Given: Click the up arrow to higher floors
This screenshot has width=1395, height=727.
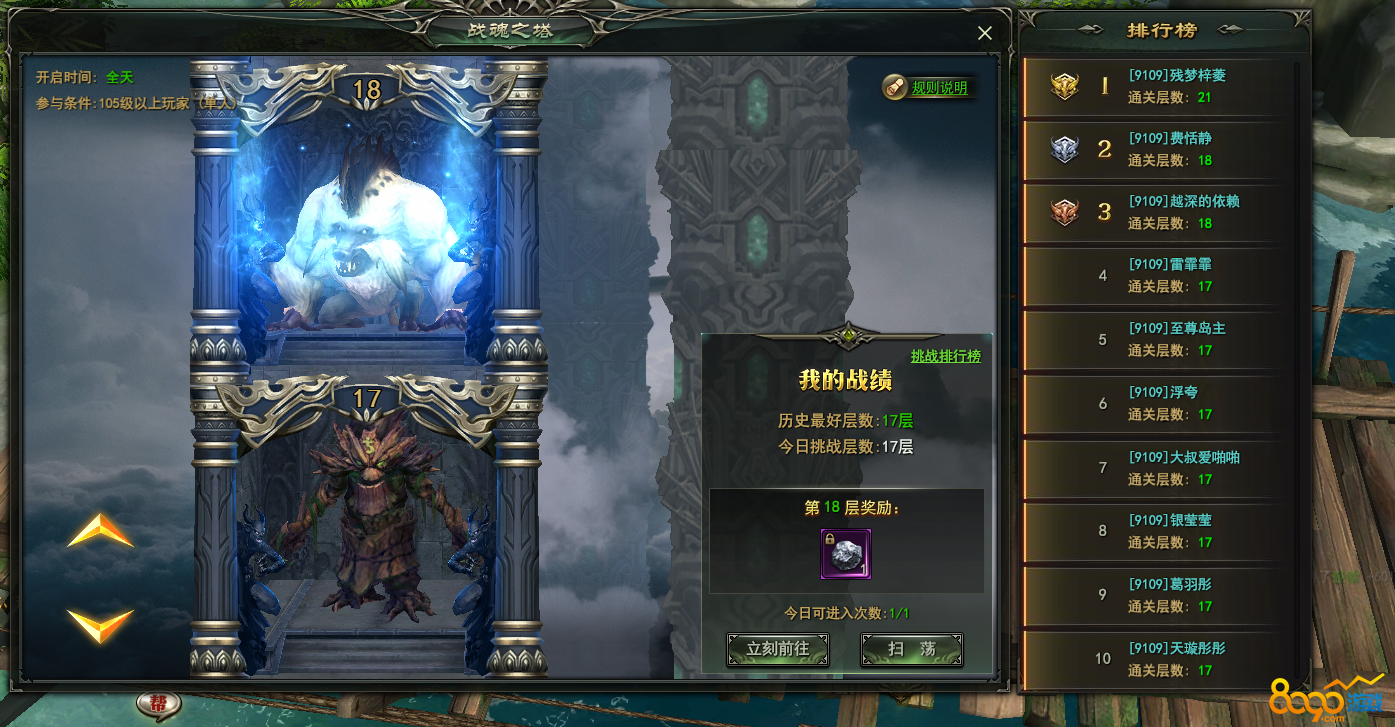Looking at the screenshot, I should pos(100,531).
